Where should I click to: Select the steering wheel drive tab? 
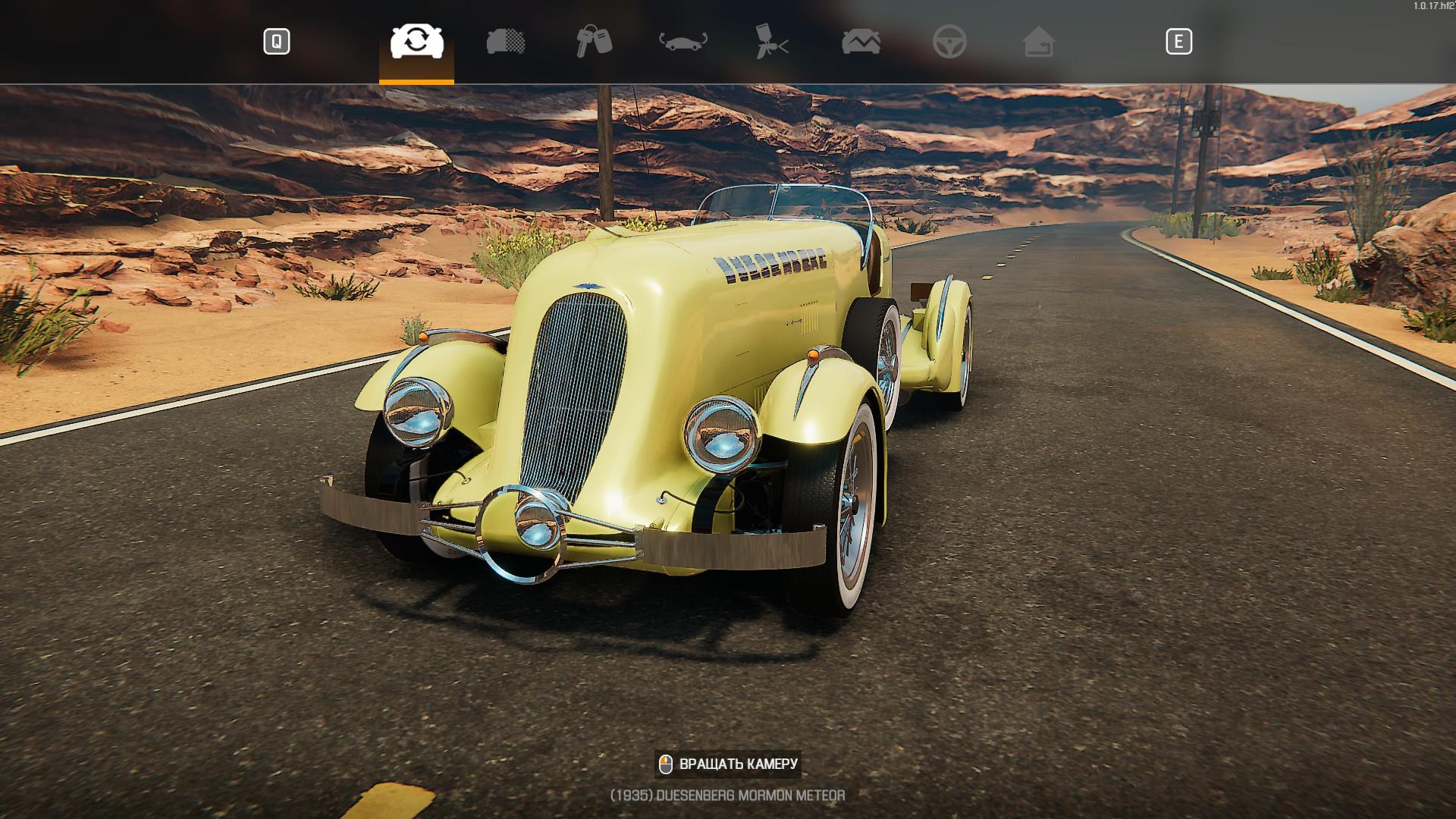pos(949,42)
